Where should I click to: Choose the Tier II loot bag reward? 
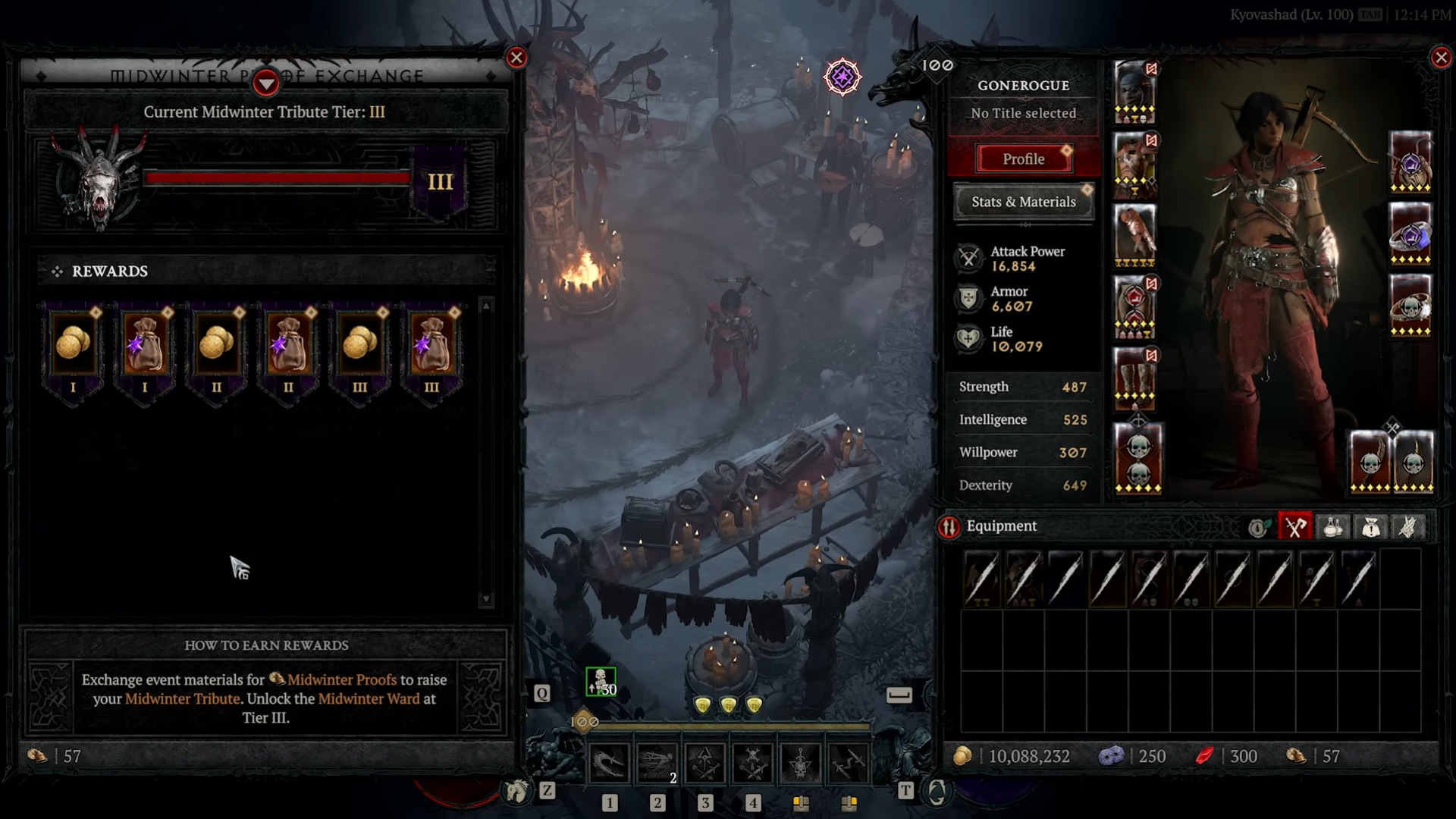click(x=288, y=345)
